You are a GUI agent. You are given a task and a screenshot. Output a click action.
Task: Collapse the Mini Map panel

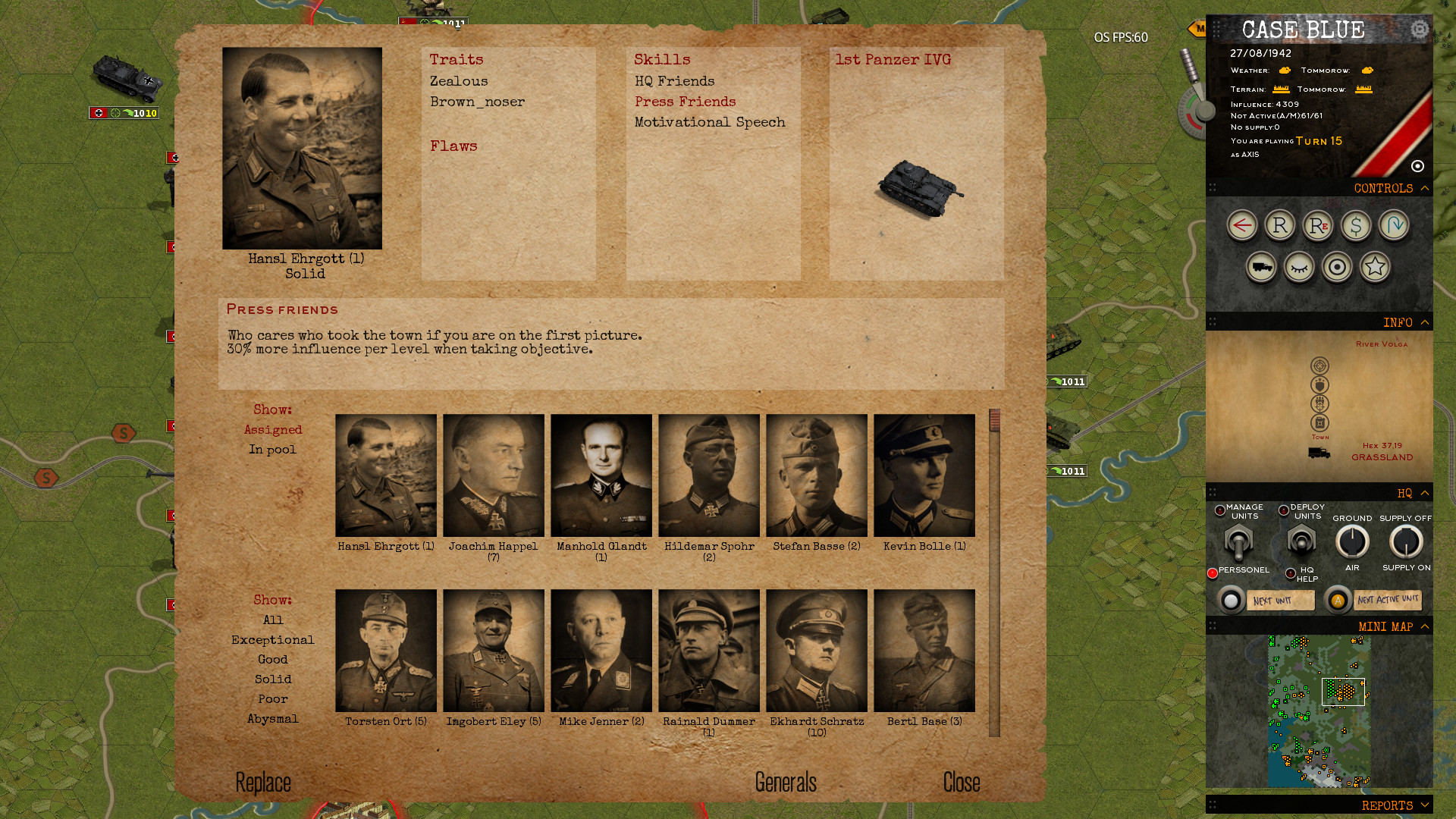pos(1425,626)
